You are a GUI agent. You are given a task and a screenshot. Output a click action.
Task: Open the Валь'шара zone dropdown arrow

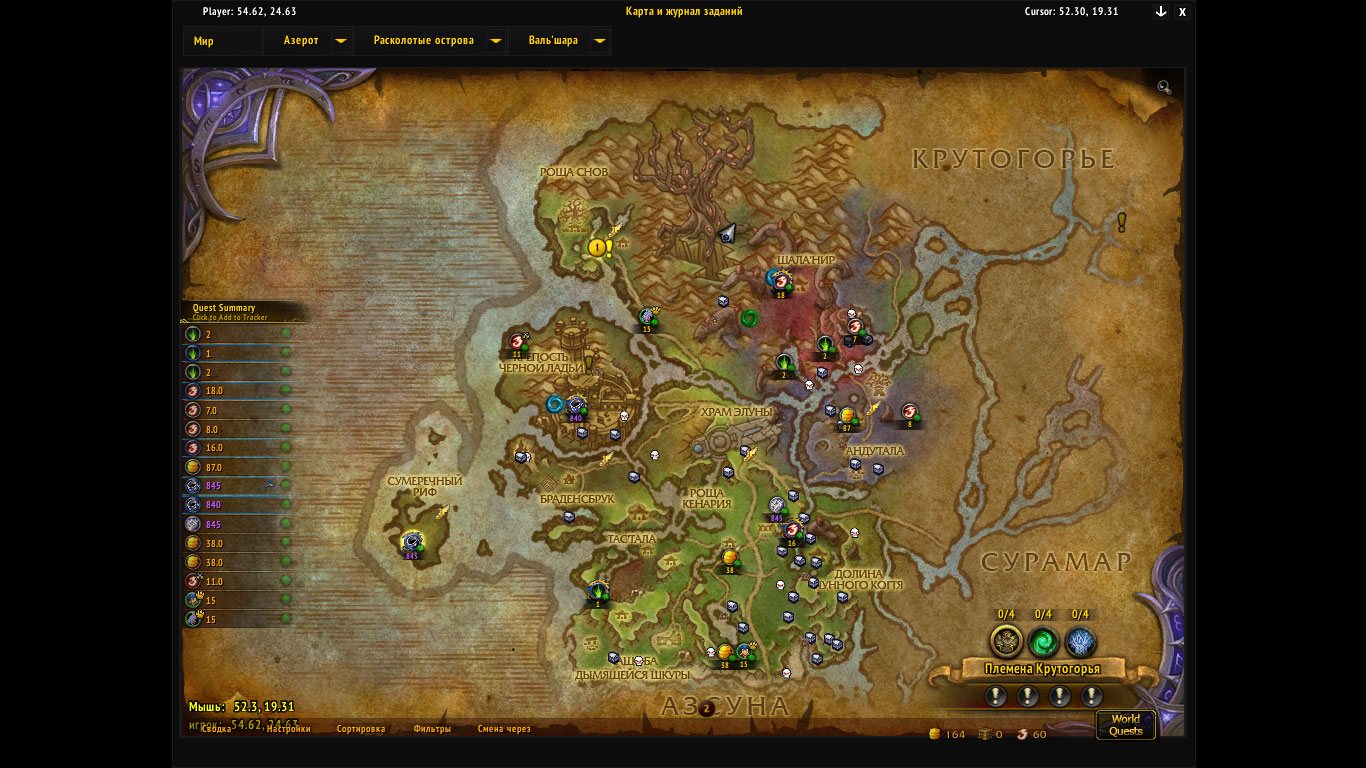599,41
